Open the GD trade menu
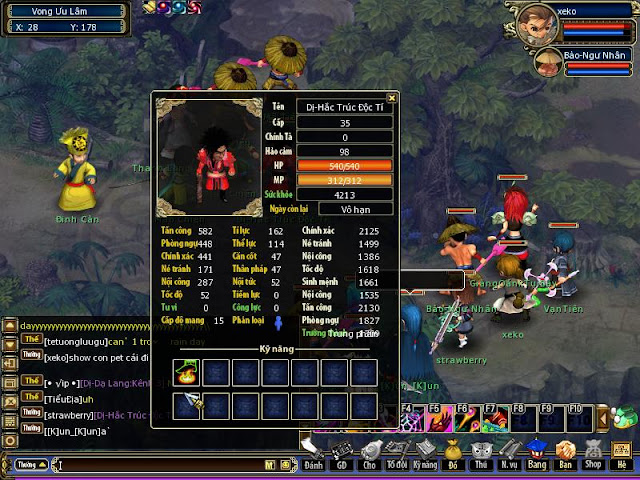 point(342,453)
